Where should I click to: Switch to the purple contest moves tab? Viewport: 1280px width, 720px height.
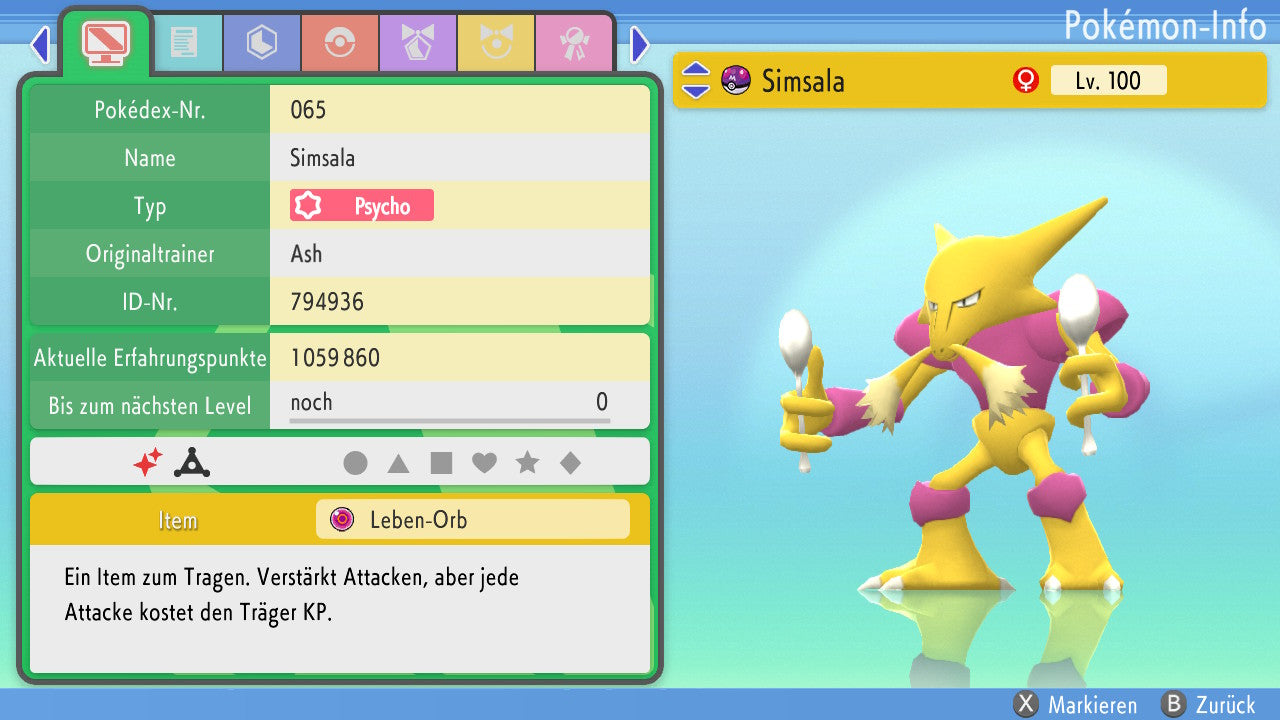(x=417, y=43)
